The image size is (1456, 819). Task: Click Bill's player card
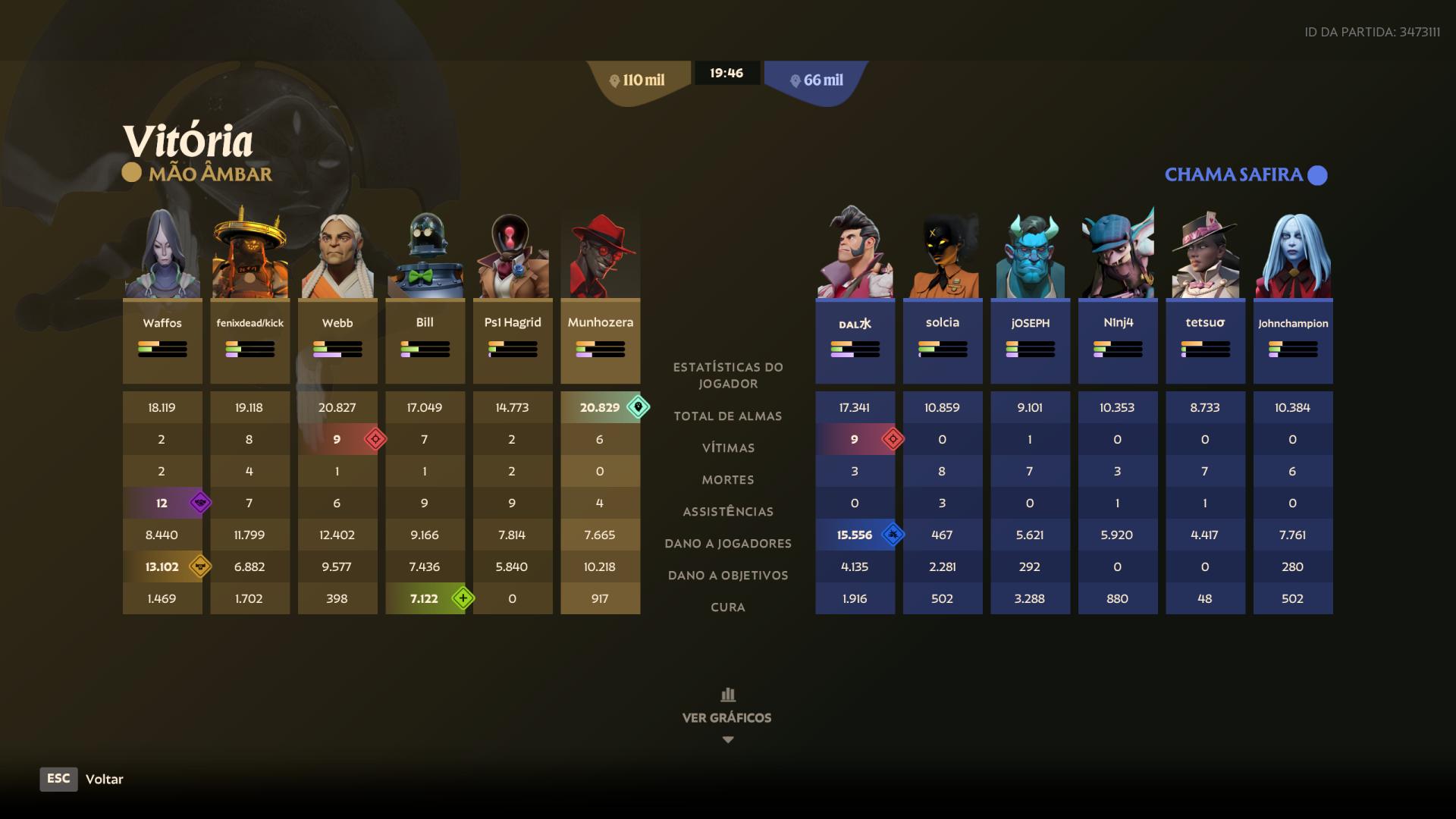[x=425, y=340]
